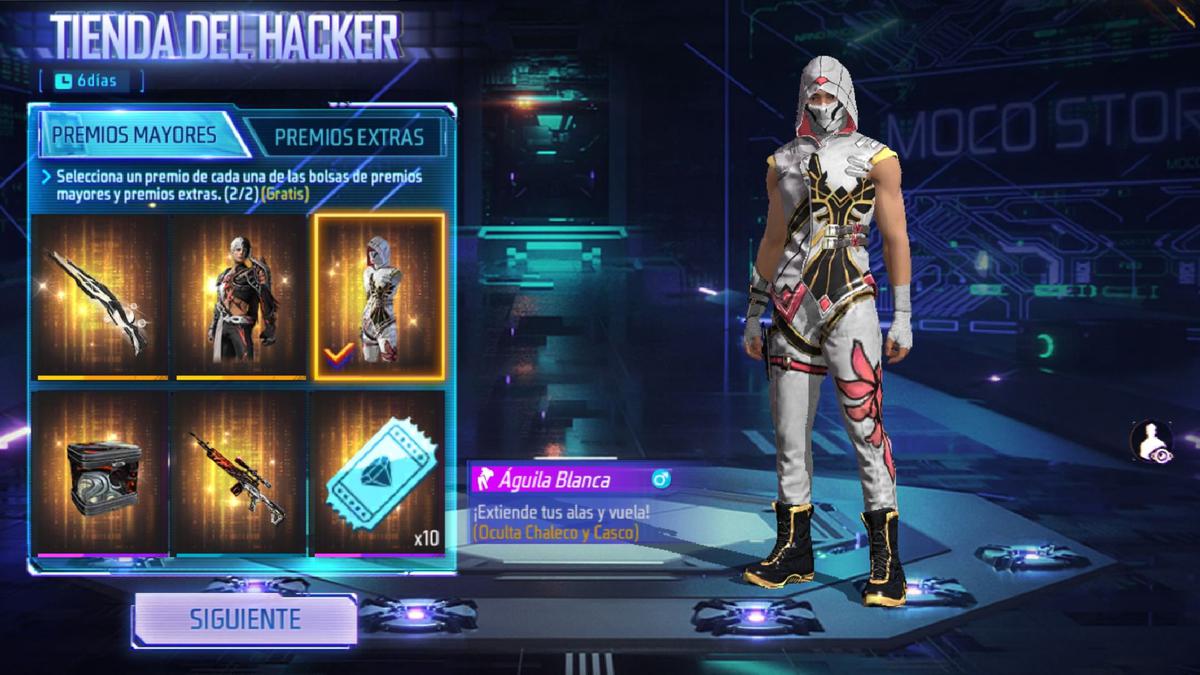Continue with the Siguiente button

coord(245,619)
